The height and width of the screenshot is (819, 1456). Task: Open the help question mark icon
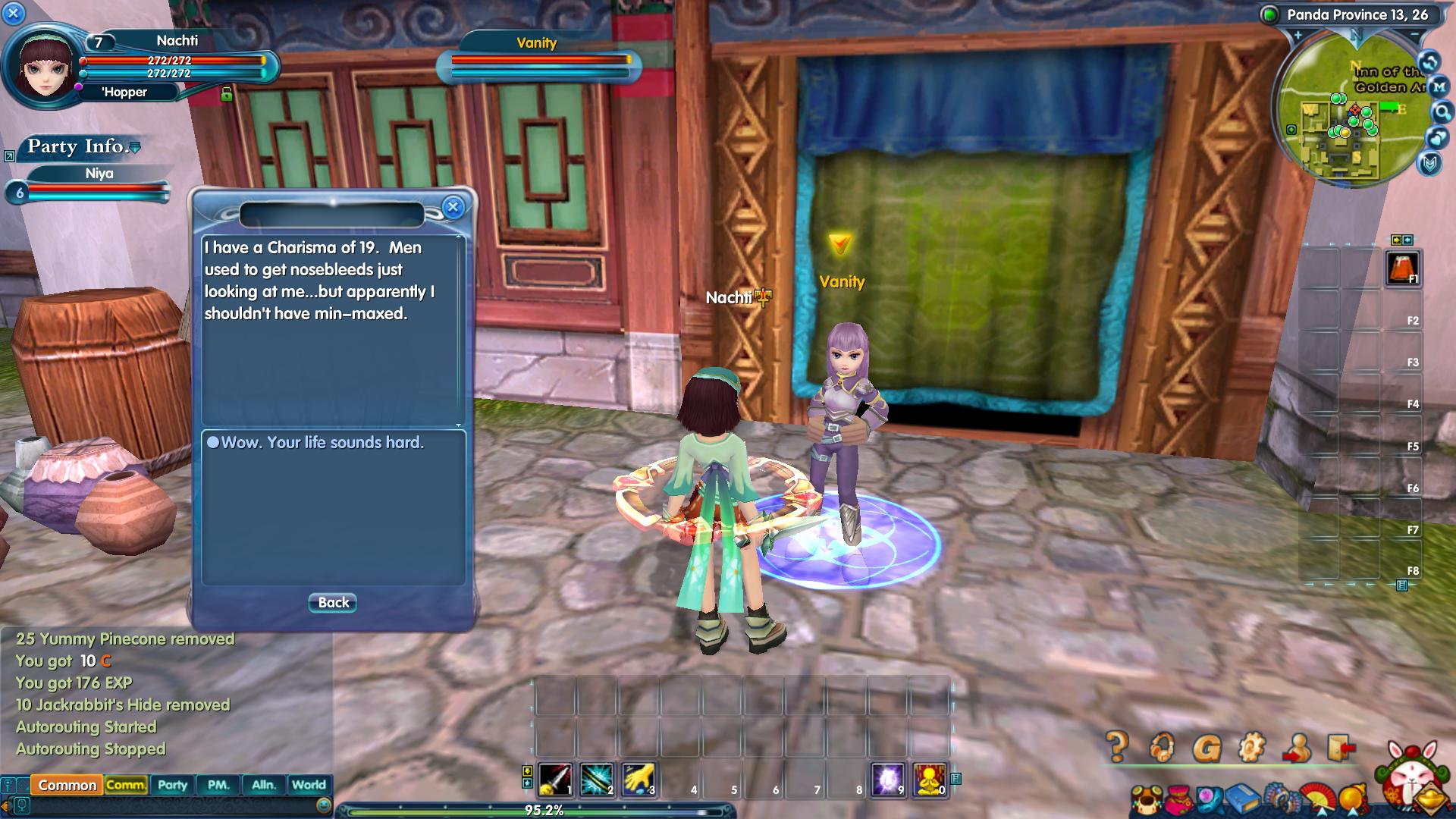tap(1116, 748)
